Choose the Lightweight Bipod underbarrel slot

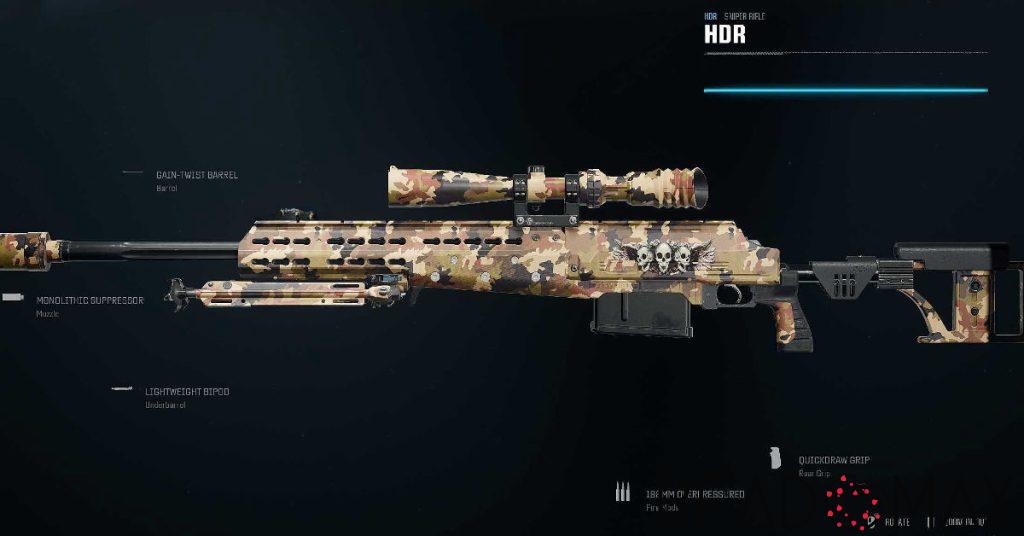coord(186,392)
